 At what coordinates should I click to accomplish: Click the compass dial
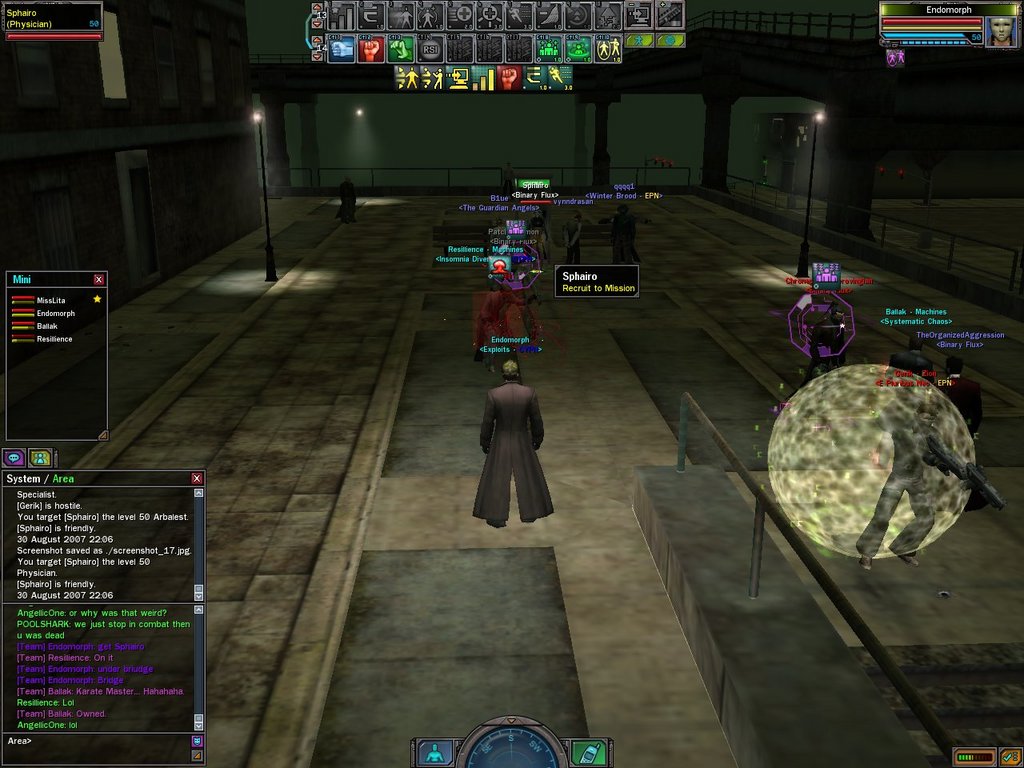tap(511, 748)
